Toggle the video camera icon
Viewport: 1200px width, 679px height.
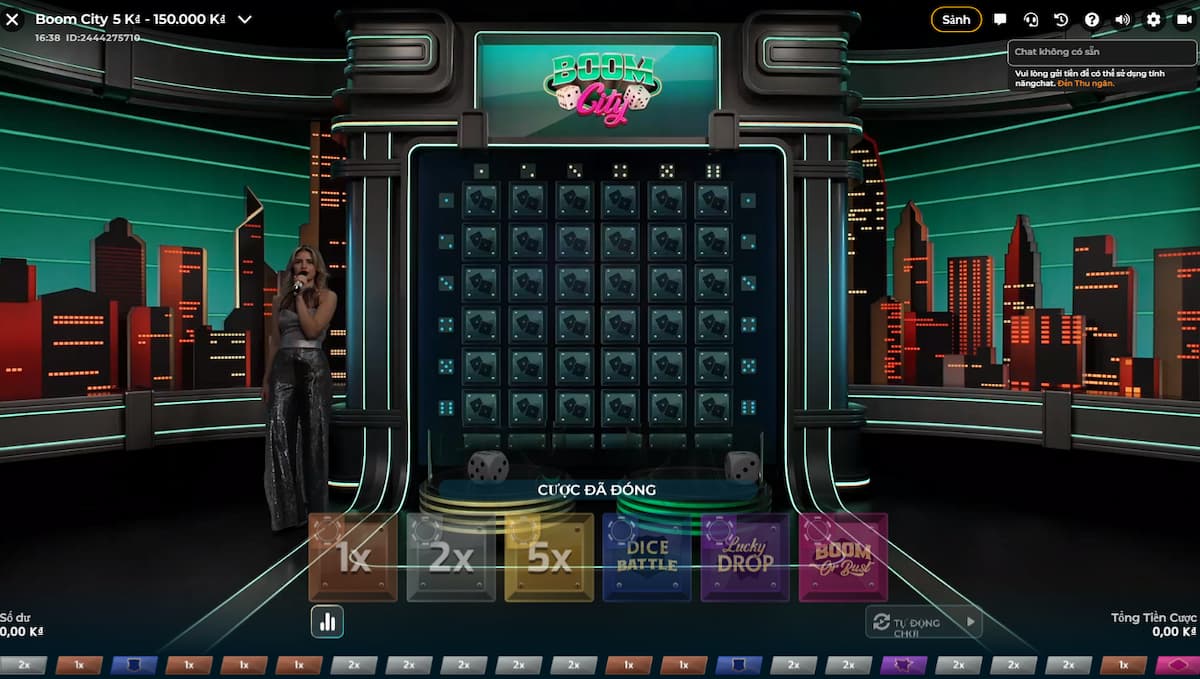tap(1184, 19)
